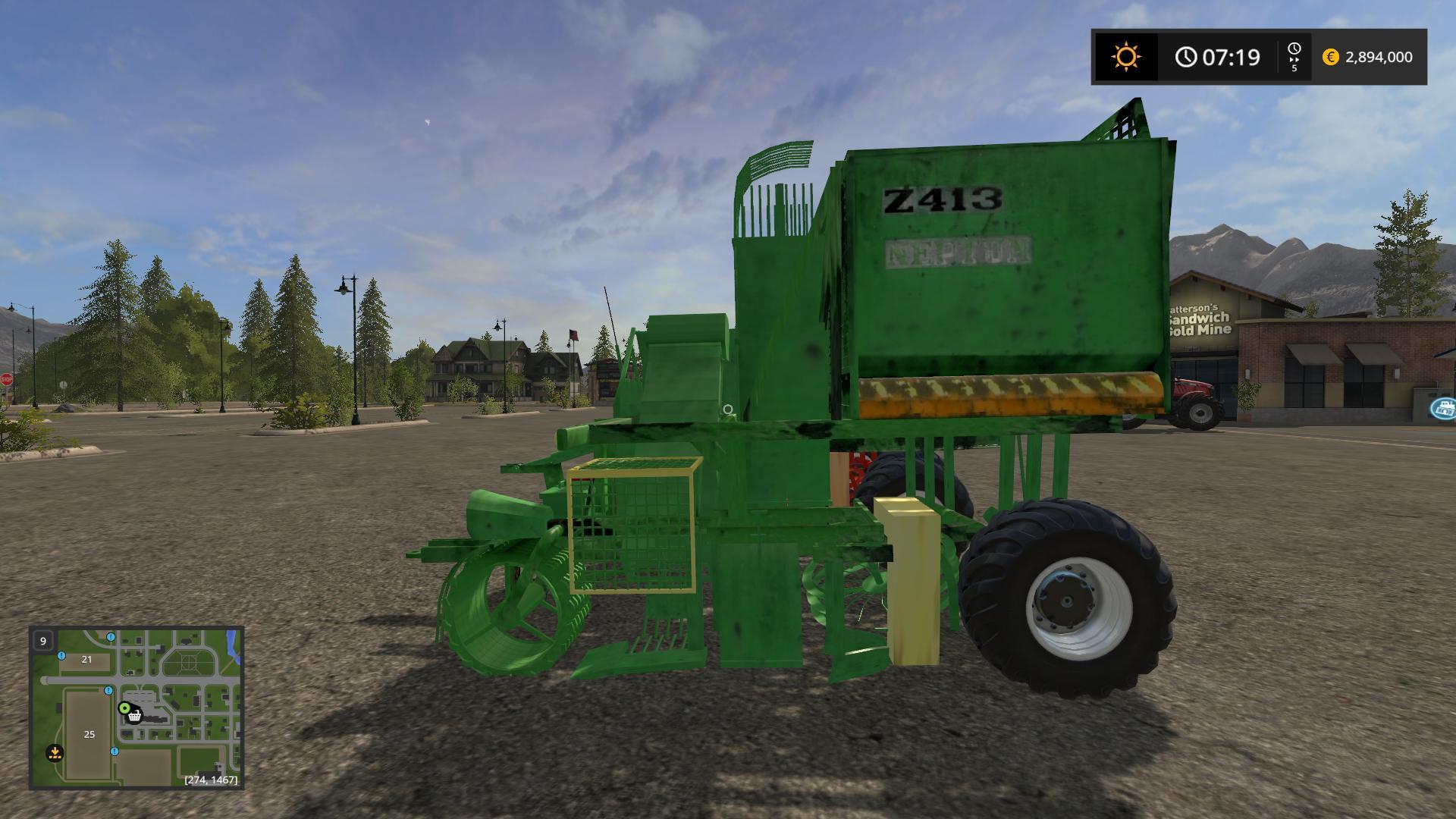Select the sell point arrow icon on minimap
The height and width of the screenshot is (819, 1456).
pos(57,754)
